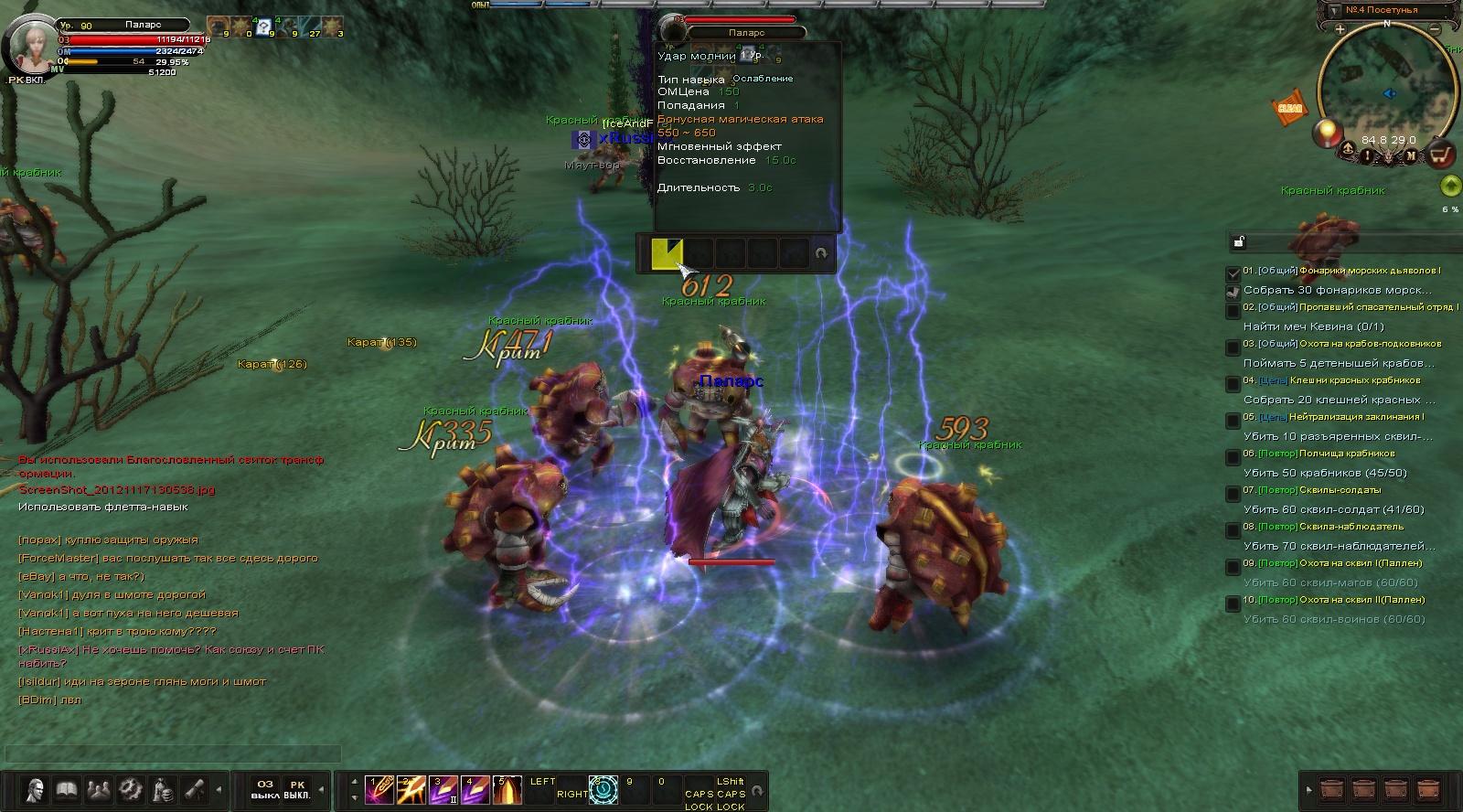Open the gear-shaped settings icon
This screenshot has height=812, width=1463.
tap(130, 789)
